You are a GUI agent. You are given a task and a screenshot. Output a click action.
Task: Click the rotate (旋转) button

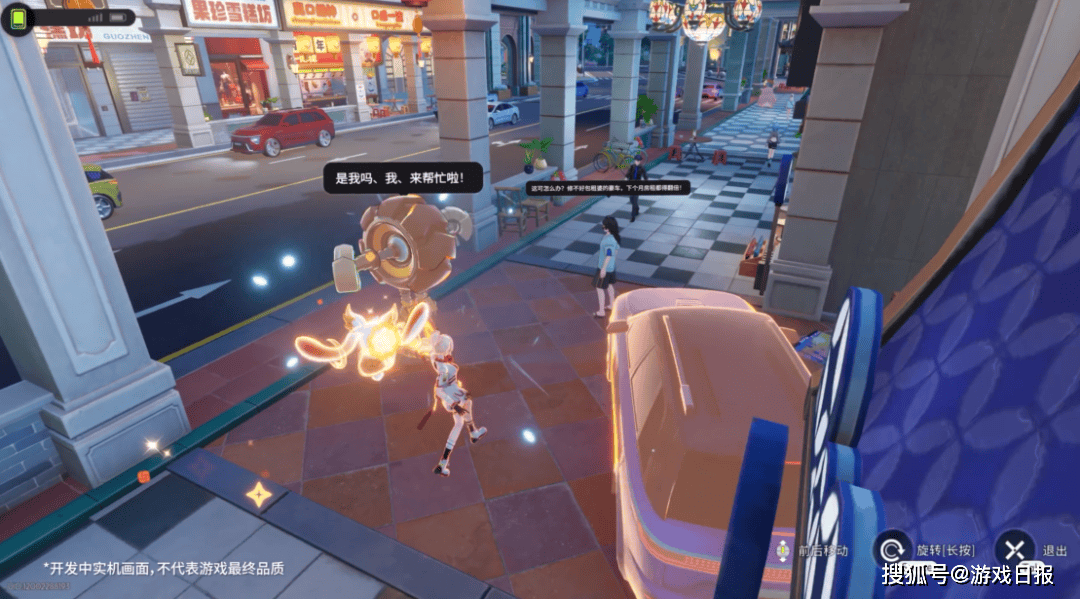click(893, 549)
